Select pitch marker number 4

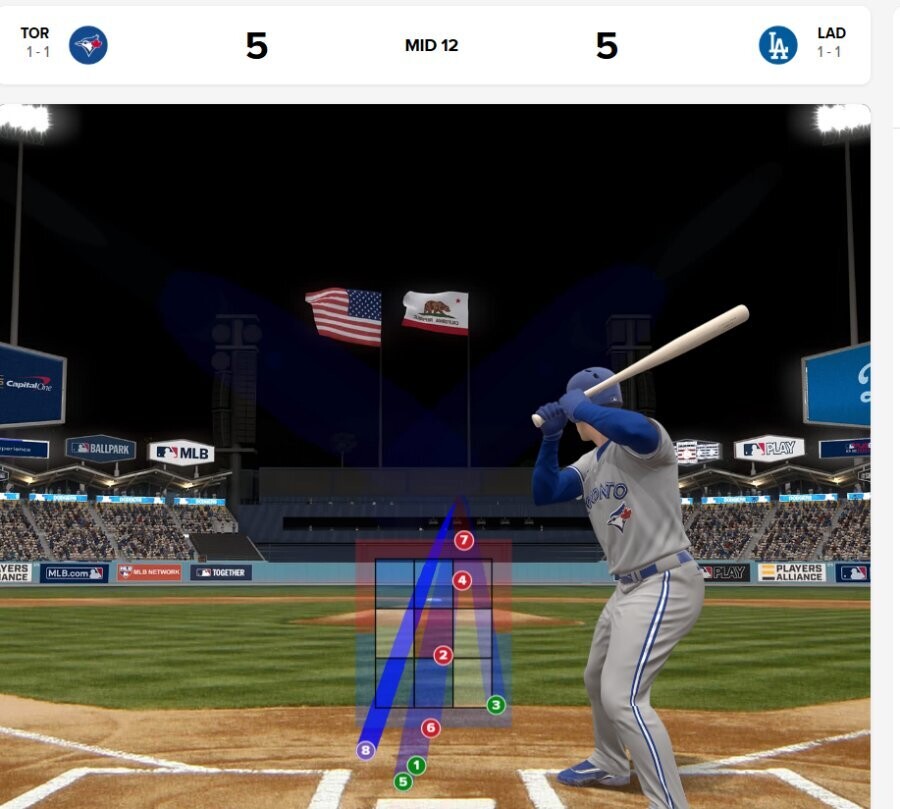tap(461, 580)
